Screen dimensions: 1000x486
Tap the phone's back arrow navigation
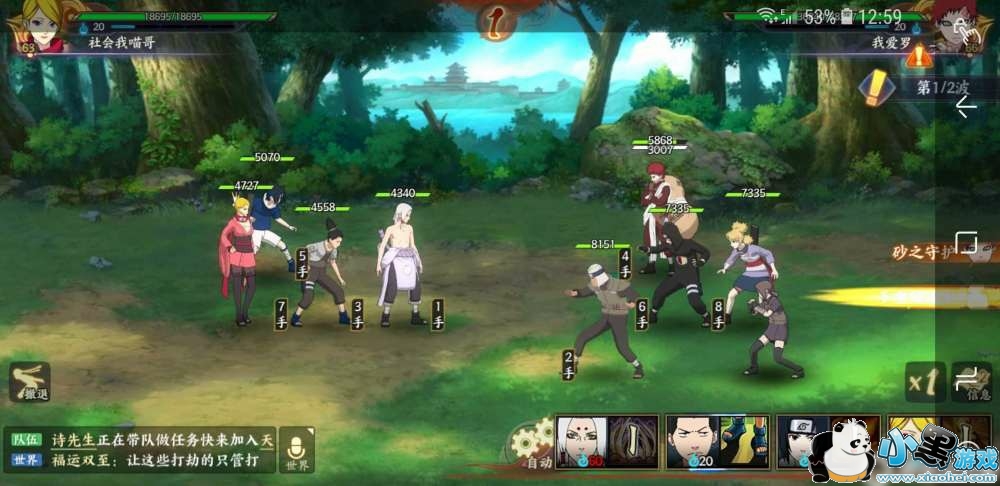[966, 108]
